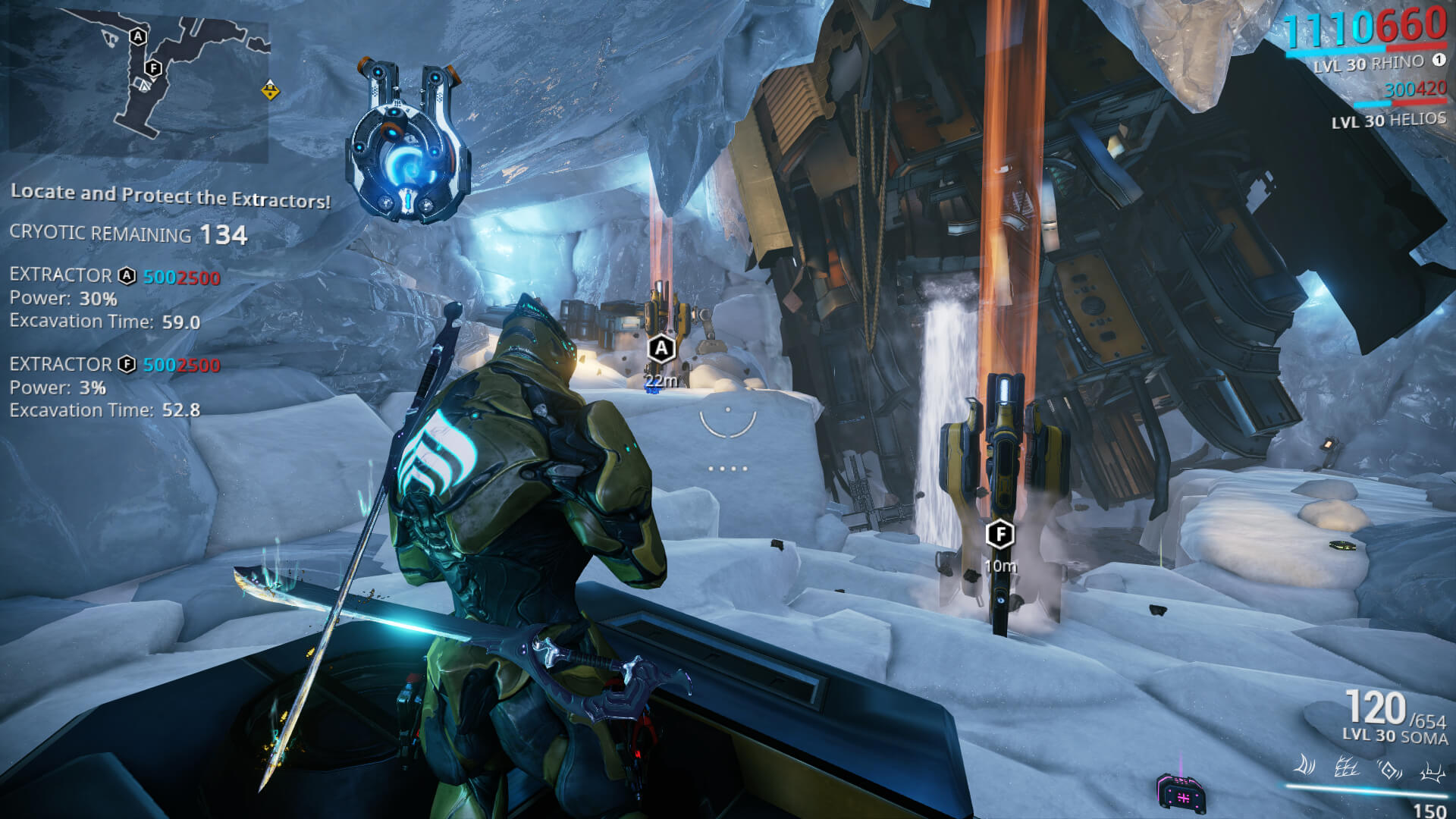Select the A hexagon on the minimap
This screenshot has height=819, width=1456.
[x=138, y=36]
